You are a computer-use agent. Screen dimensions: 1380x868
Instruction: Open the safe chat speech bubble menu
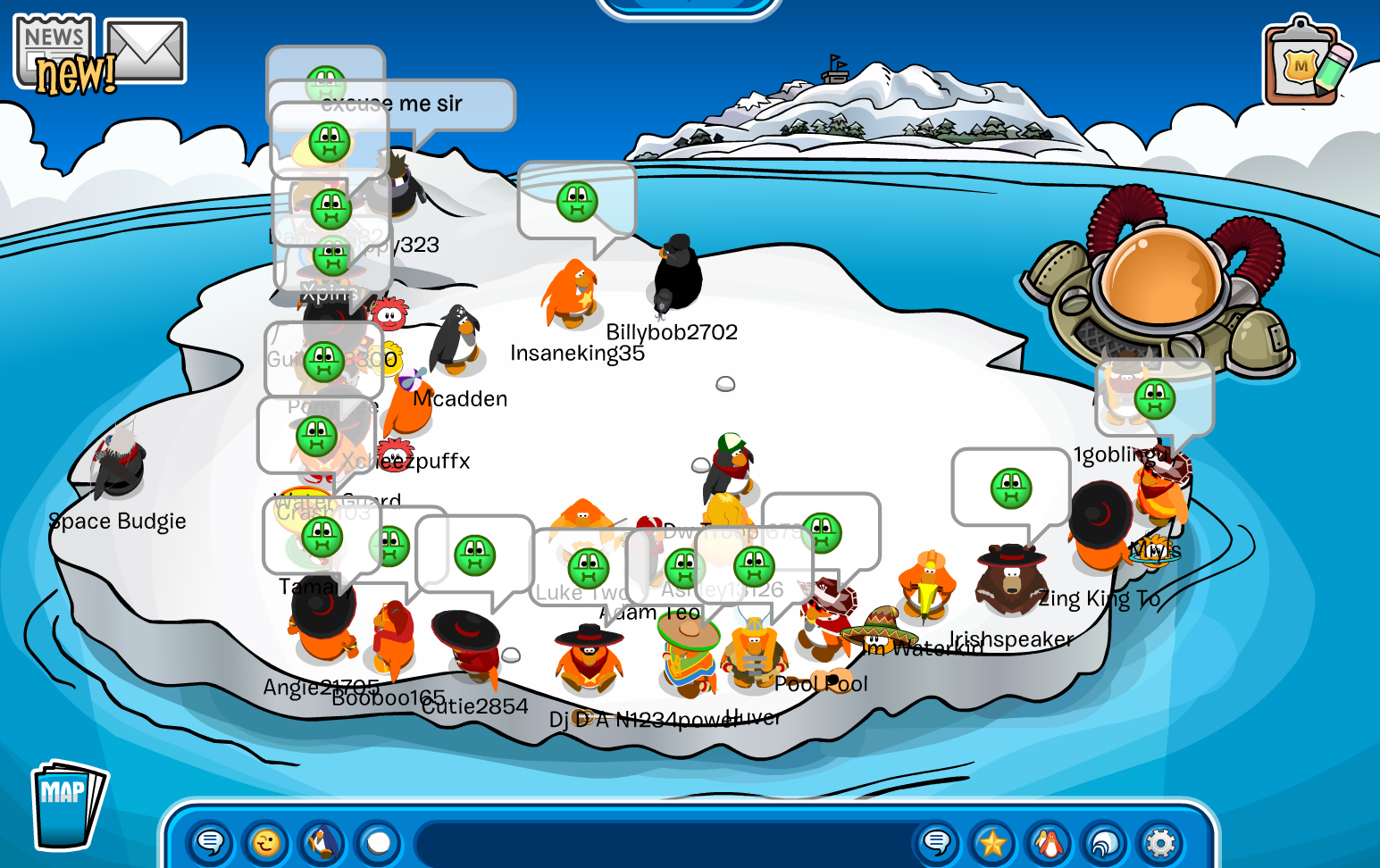(211, 842)
